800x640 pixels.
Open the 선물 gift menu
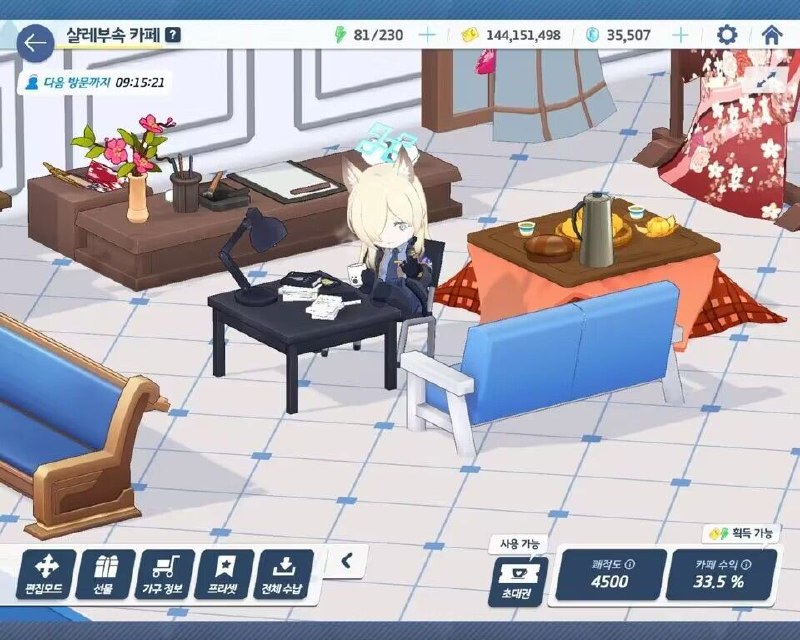104,576
